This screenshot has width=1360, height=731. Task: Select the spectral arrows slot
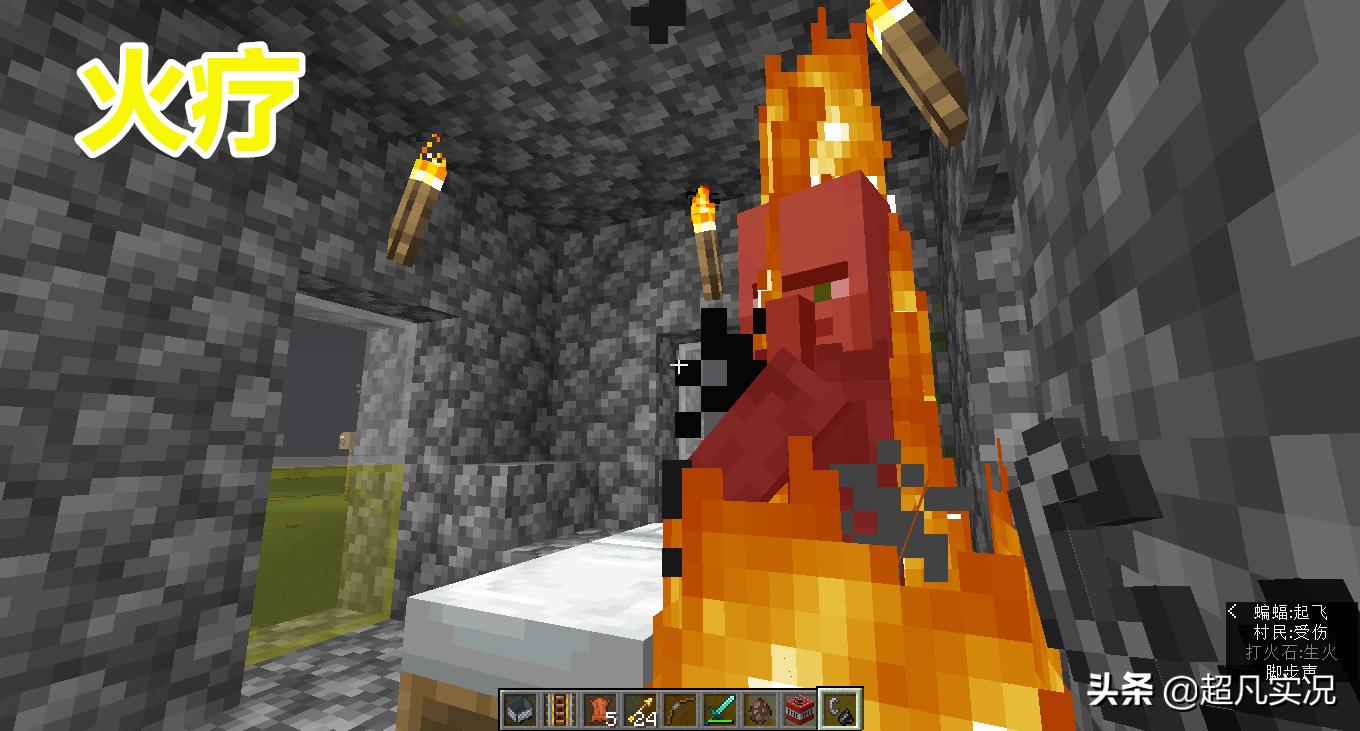(x=639, y=709)
